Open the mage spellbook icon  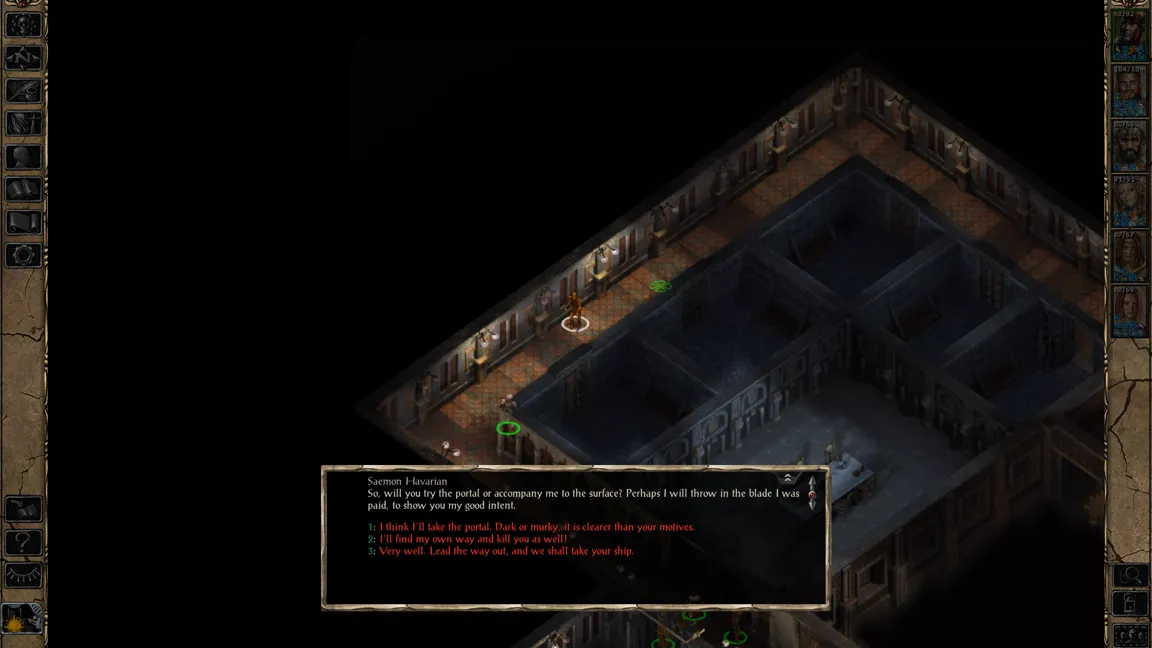click(x=23, y=189)
